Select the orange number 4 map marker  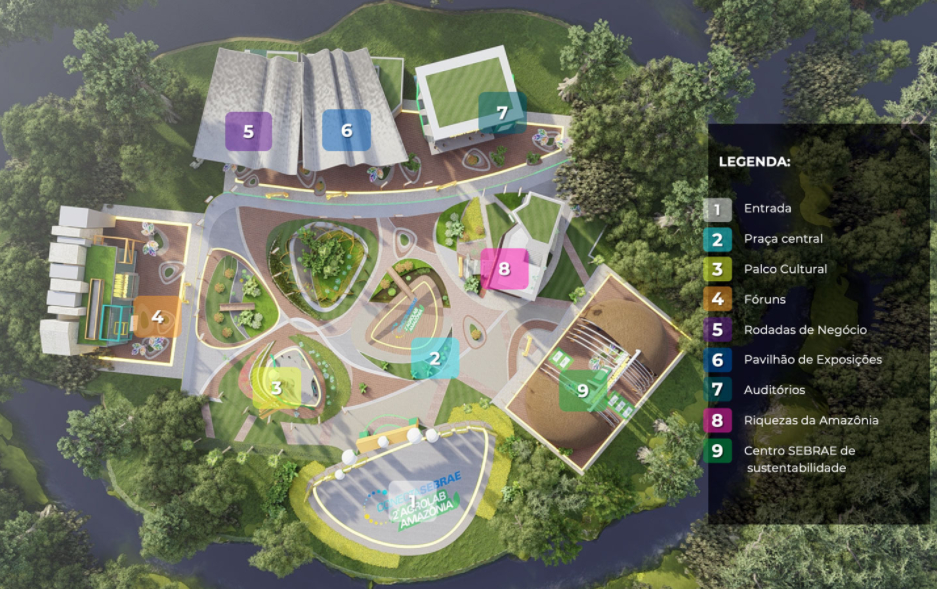(157, 317)
